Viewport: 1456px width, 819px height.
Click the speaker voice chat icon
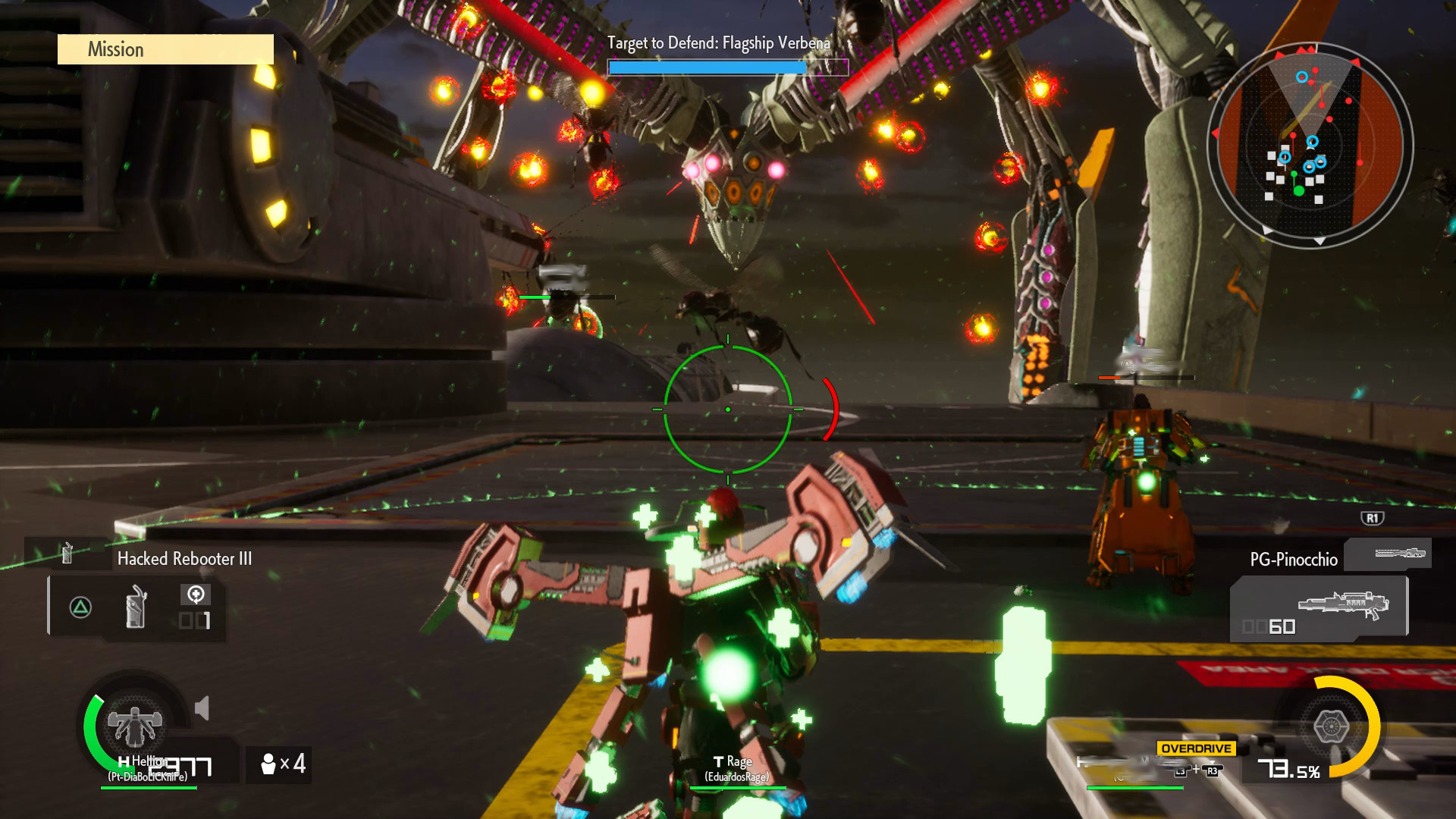click(202, 709)
